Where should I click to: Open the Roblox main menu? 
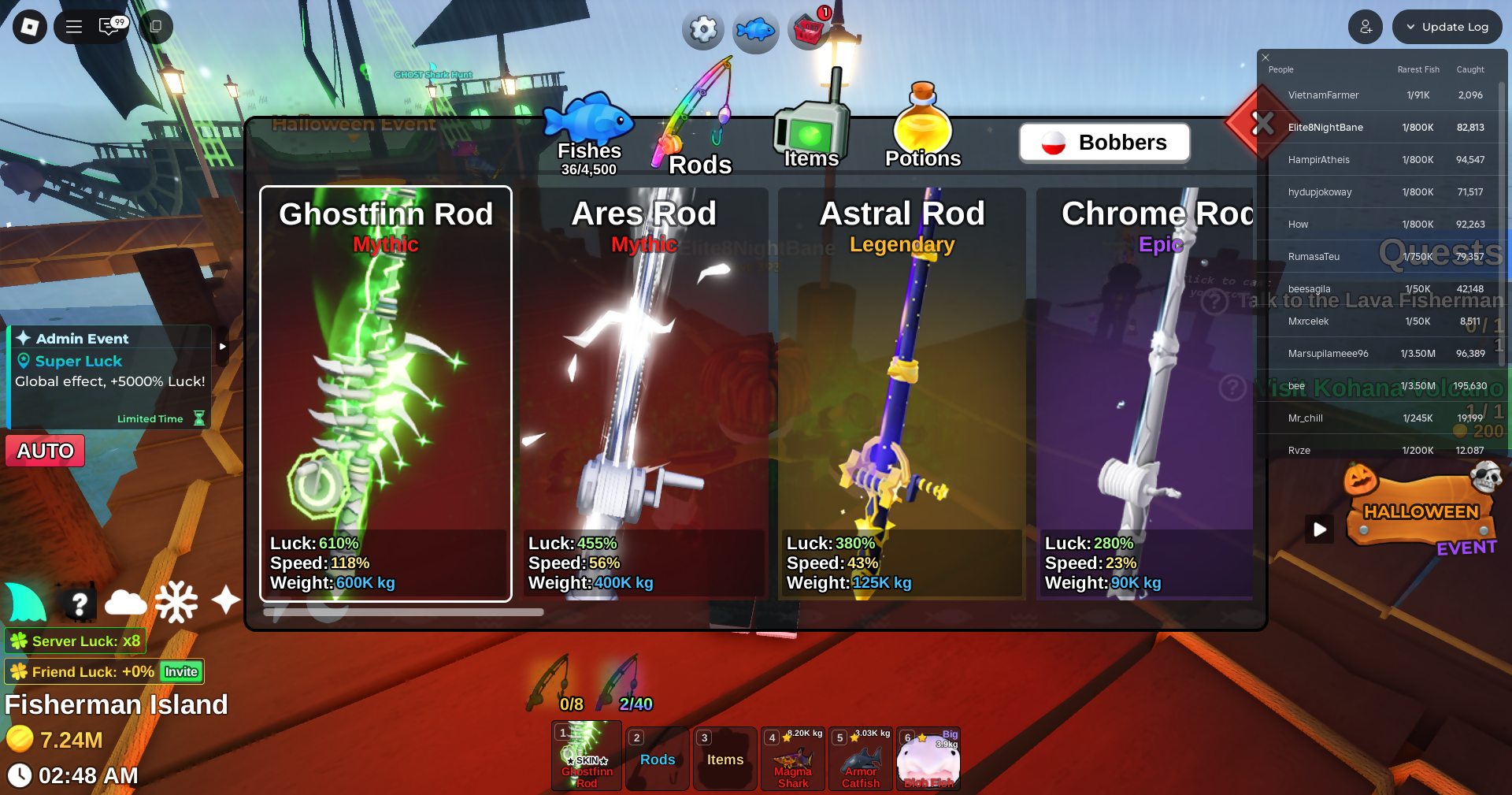30,27
